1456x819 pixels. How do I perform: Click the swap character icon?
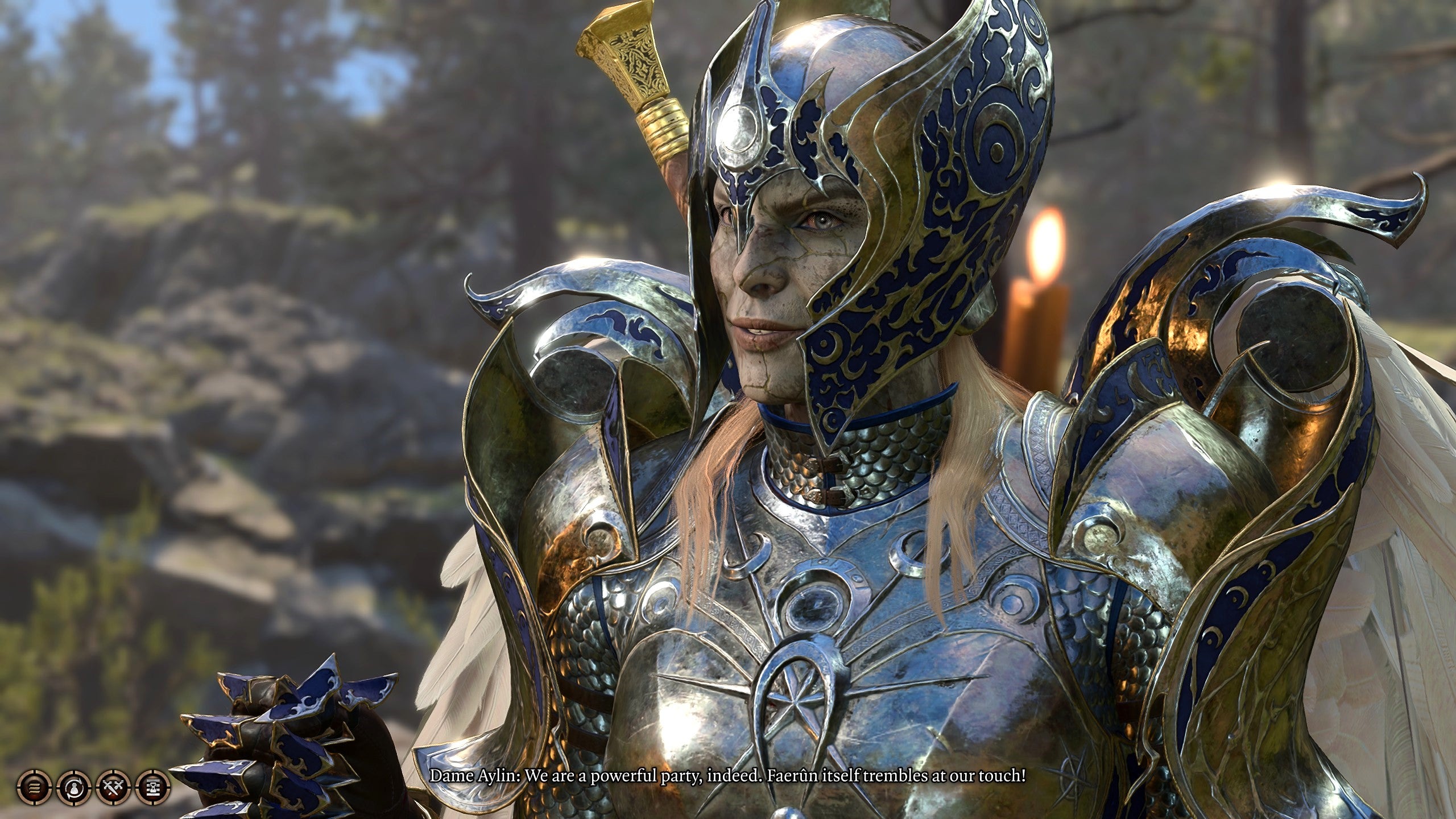pos(74,787)
